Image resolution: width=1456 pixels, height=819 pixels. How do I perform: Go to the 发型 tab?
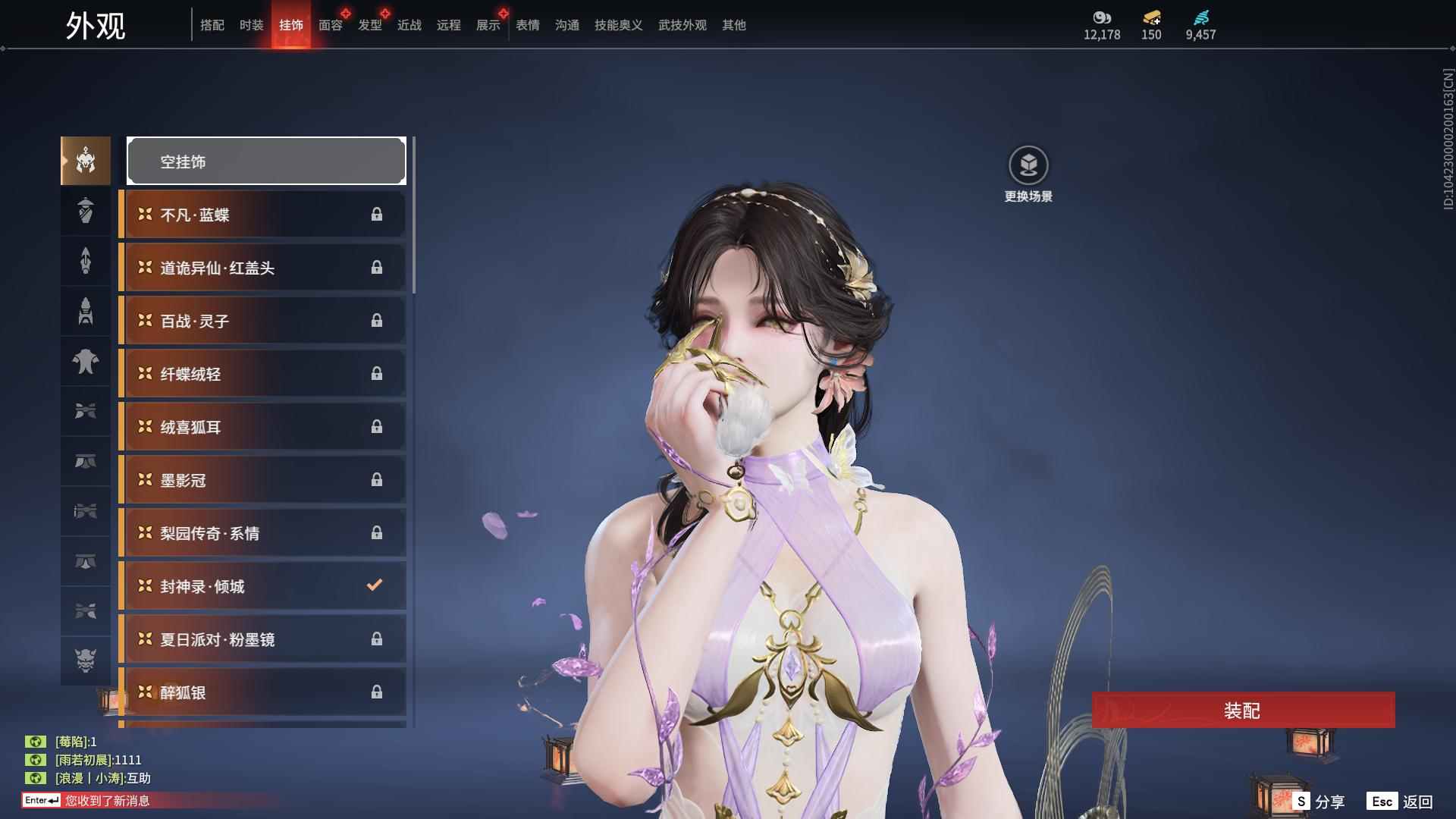coord(369,25)
